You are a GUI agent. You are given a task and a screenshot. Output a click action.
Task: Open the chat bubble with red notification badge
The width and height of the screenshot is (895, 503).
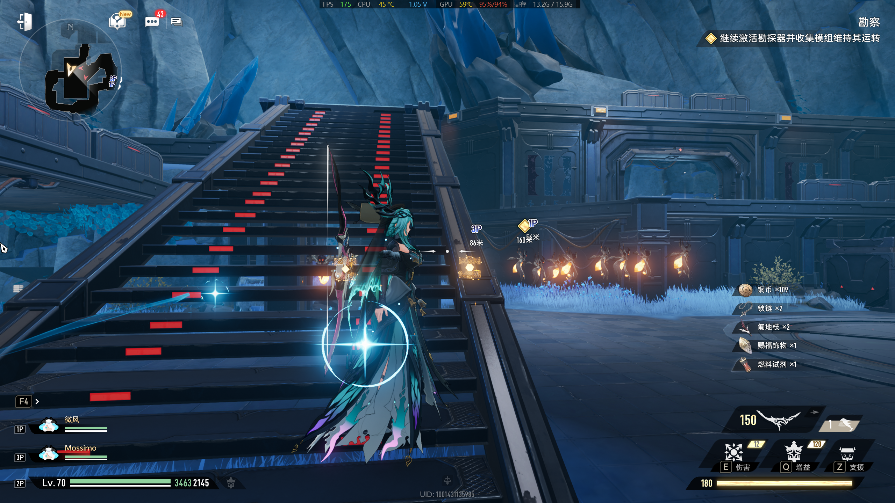click(x=153, y=20)
